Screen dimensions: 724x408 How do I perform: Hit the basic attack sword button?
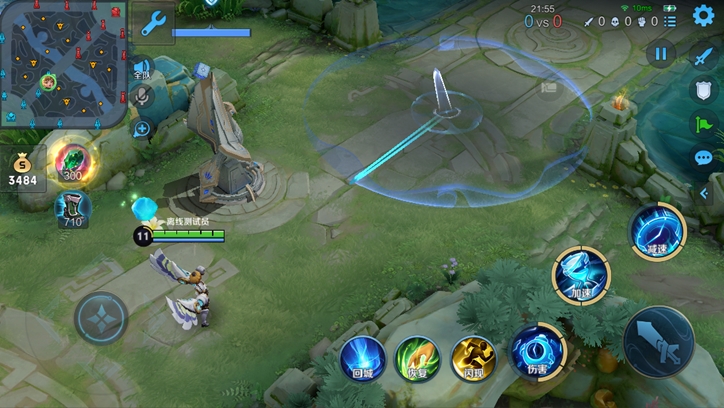click(x=659, y=342)
